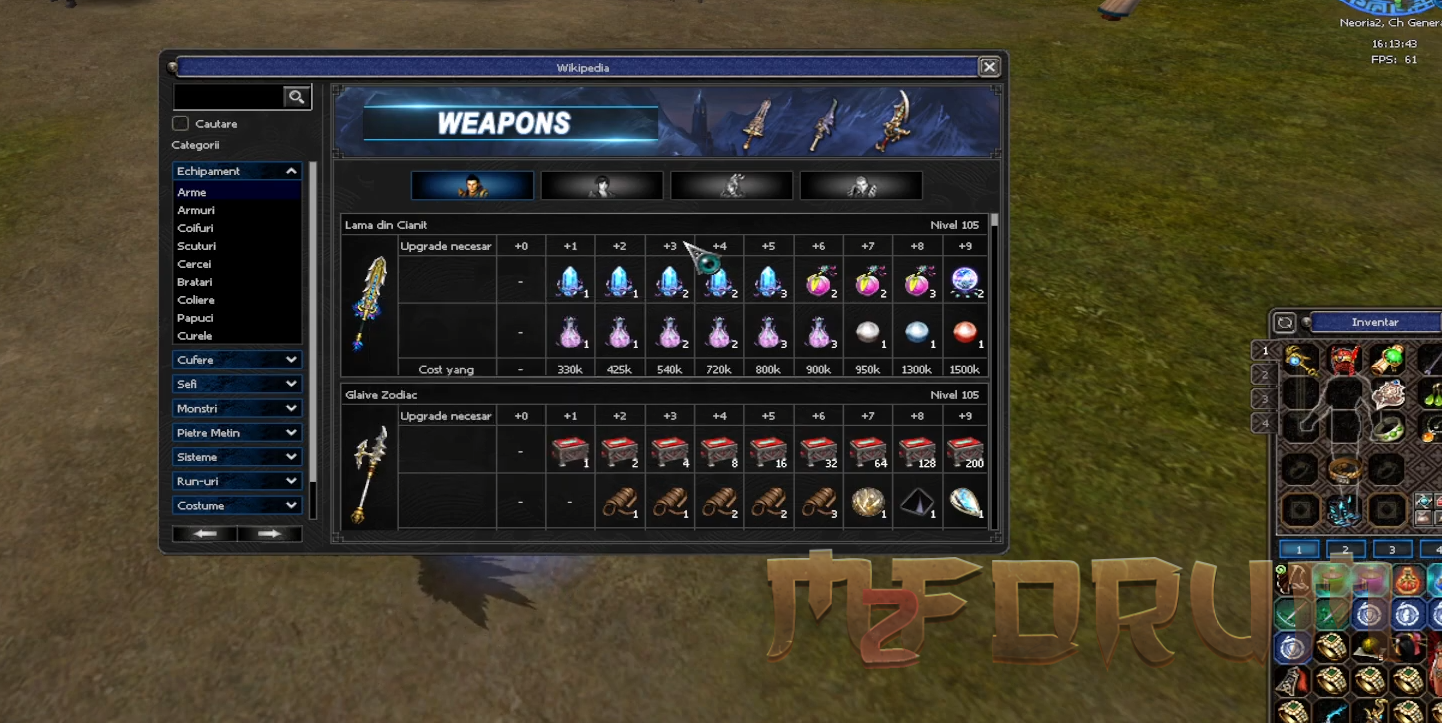This screenshot has width=1442, height=723.
Task: Go back with the left arrow button
Action: 205,534
